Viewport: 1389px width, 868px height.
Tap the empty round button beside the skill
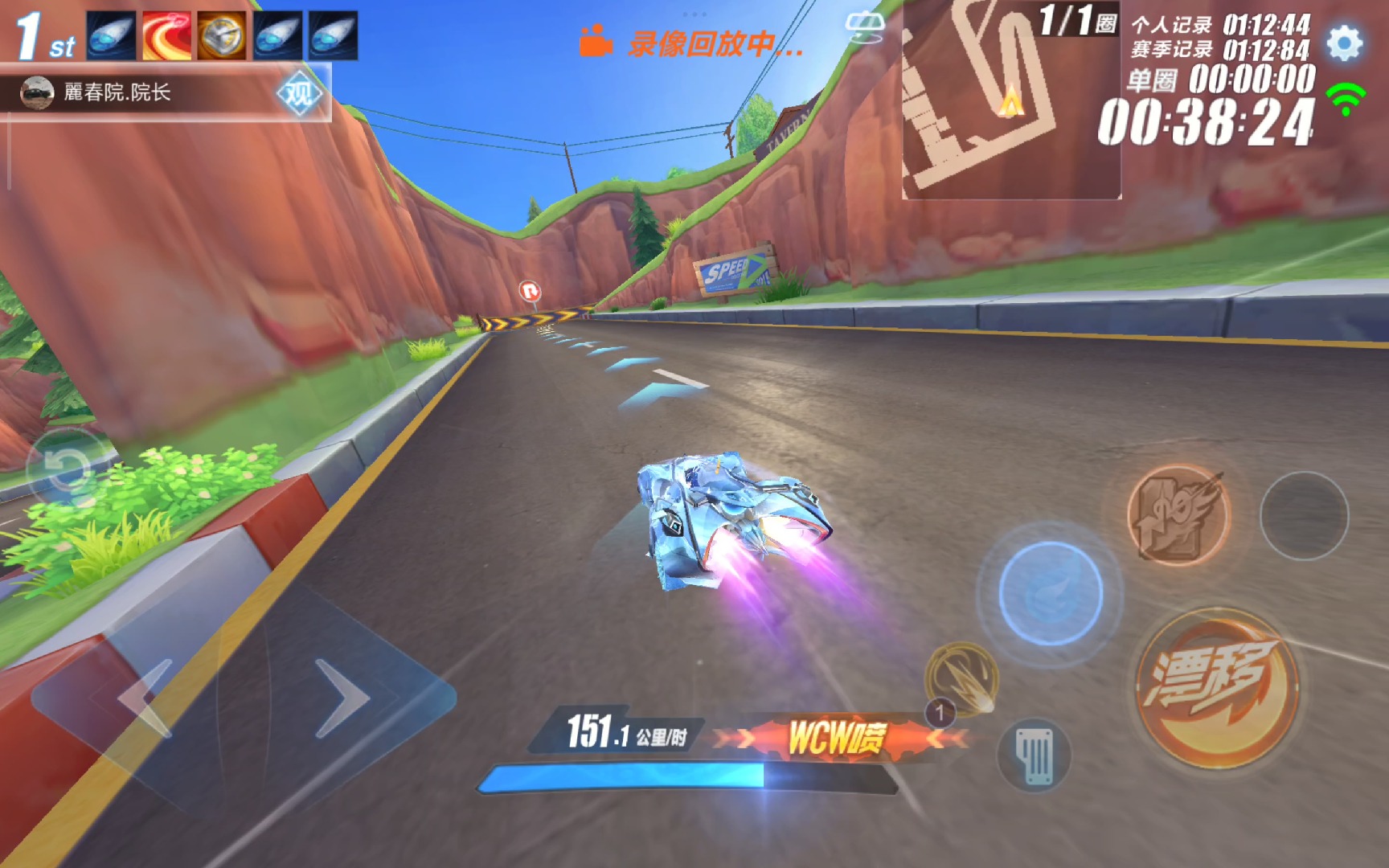point(1303,515)
